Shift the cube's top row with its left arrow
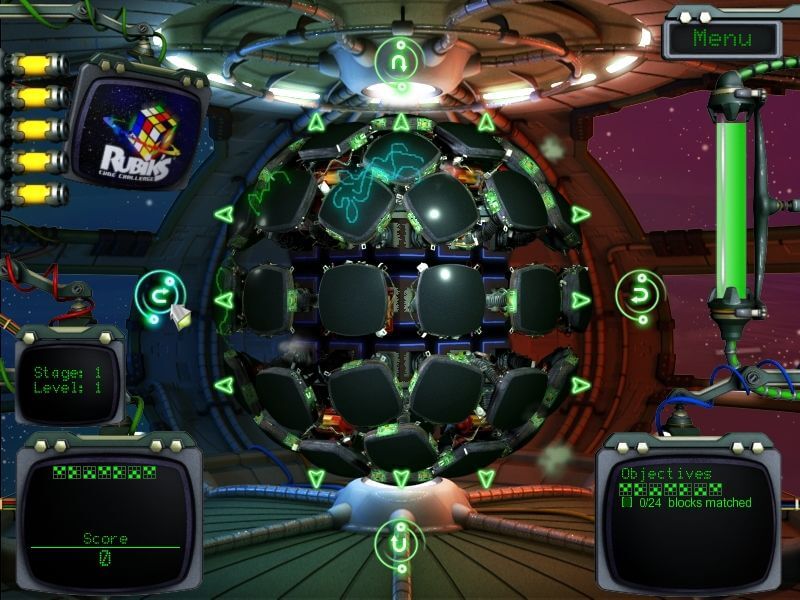The image size is (800, 600). (223, 214)
